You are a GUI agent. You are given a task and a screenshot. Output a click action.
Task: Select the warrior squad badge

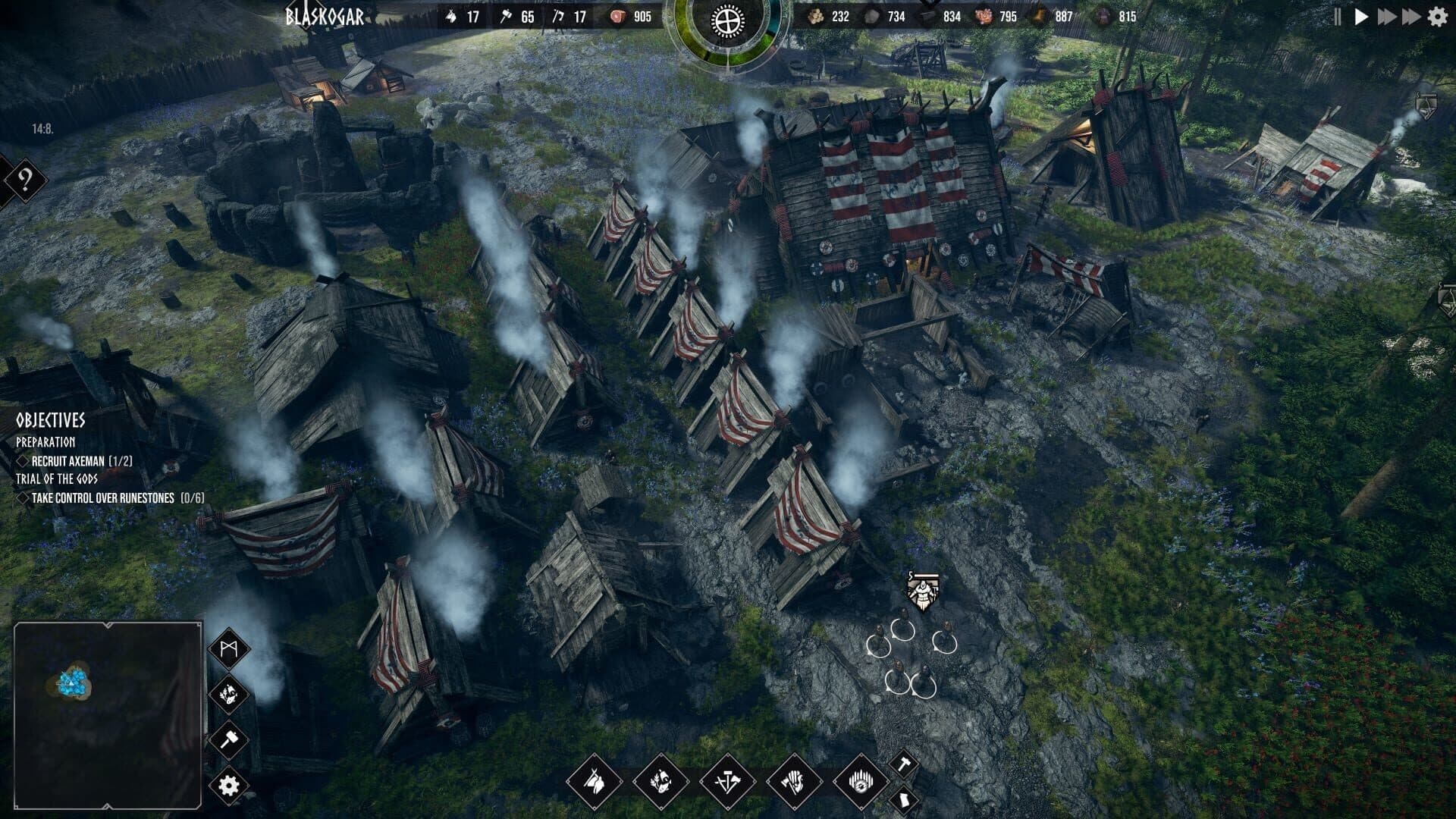click(922, 592)
